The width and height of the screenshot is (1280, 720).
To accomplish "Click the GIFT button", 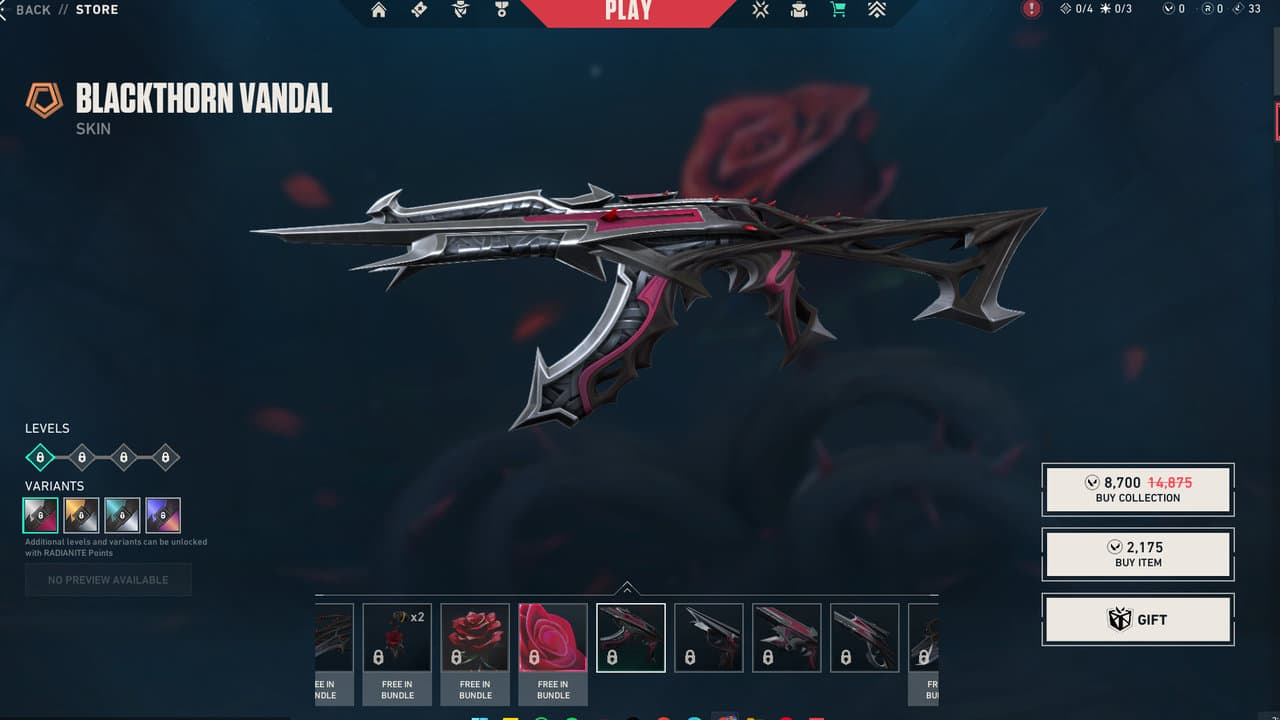I will [1138, 619].
